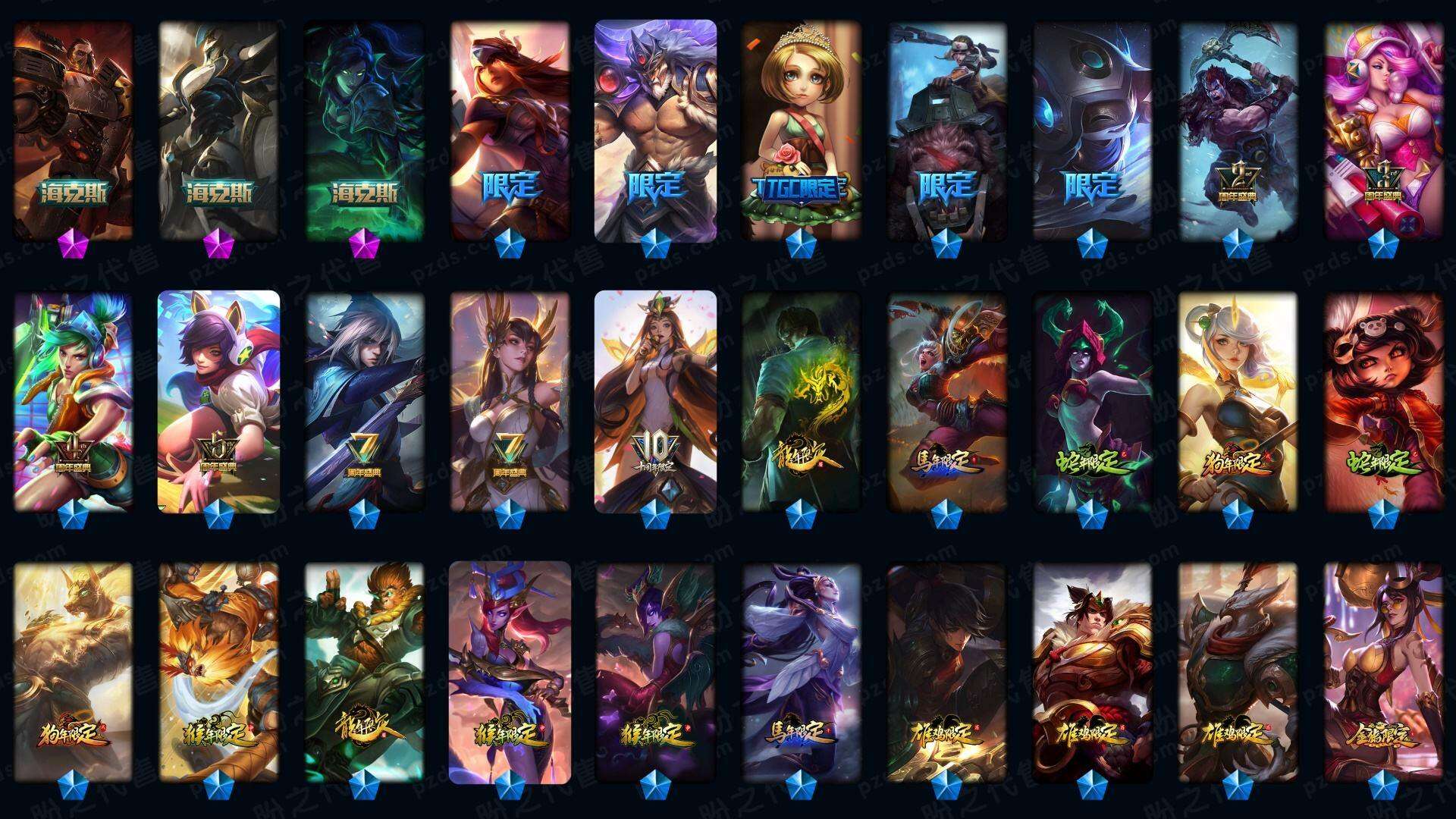Select the 龙年限定 jade-armored monkey card
This screenshot has height=819, width=1456.
(x=364, y=672)
